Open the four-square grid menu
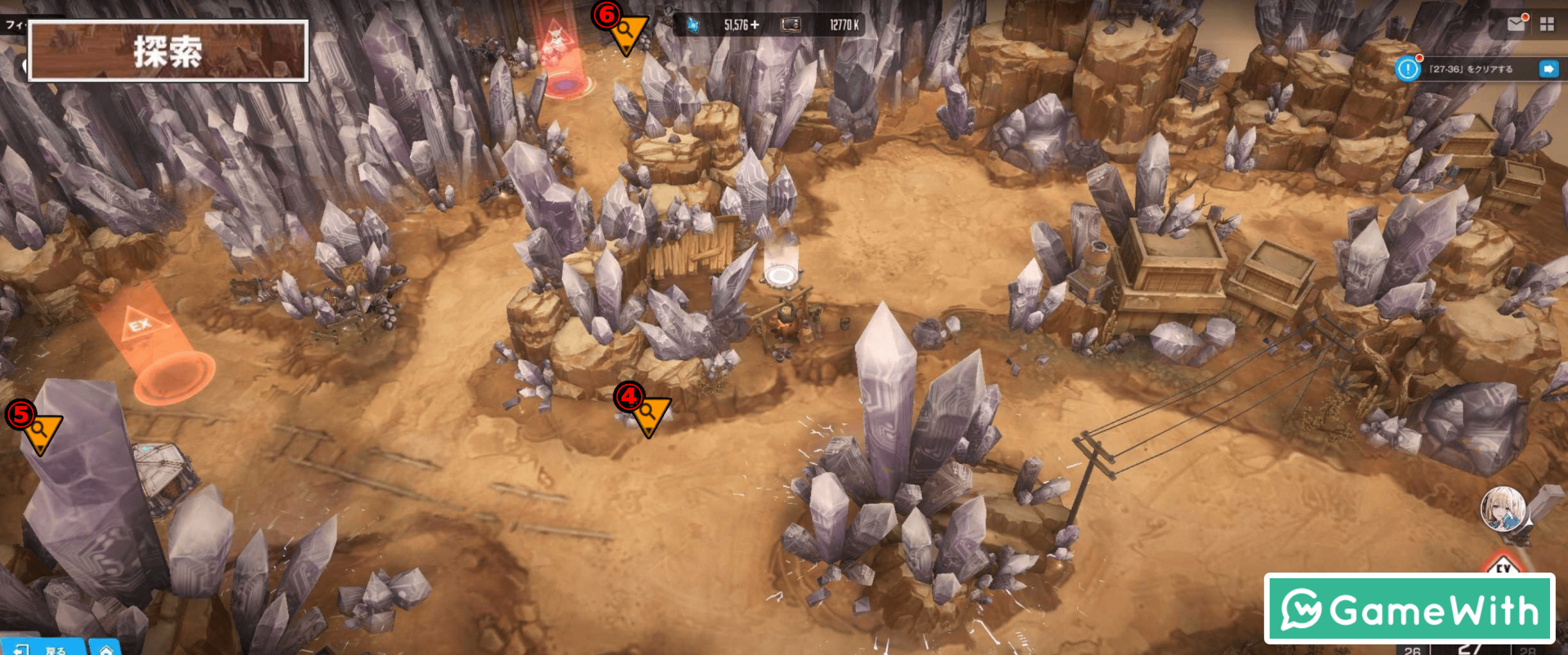 coord(1547,25)
